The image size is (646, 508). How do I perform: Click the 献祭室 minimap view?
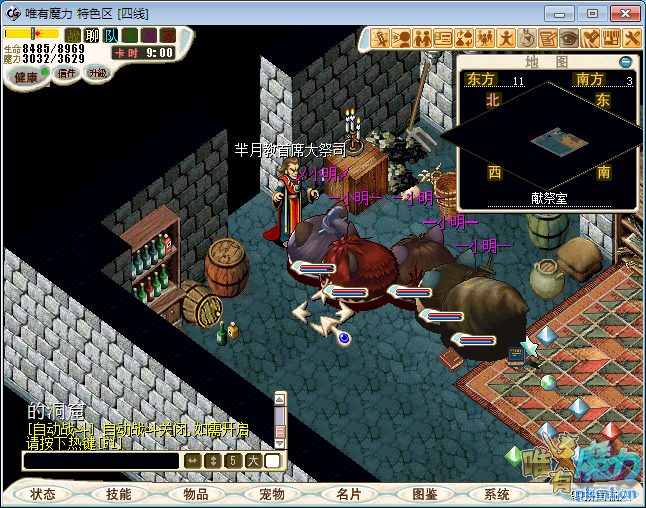click(x=547, y=138)
